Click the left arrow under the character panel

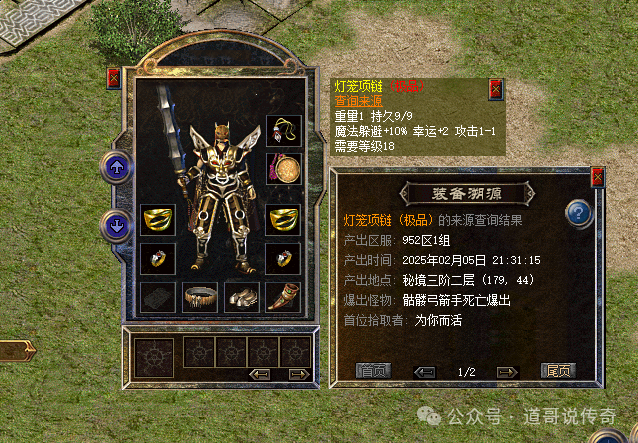(x=260, y=374)
